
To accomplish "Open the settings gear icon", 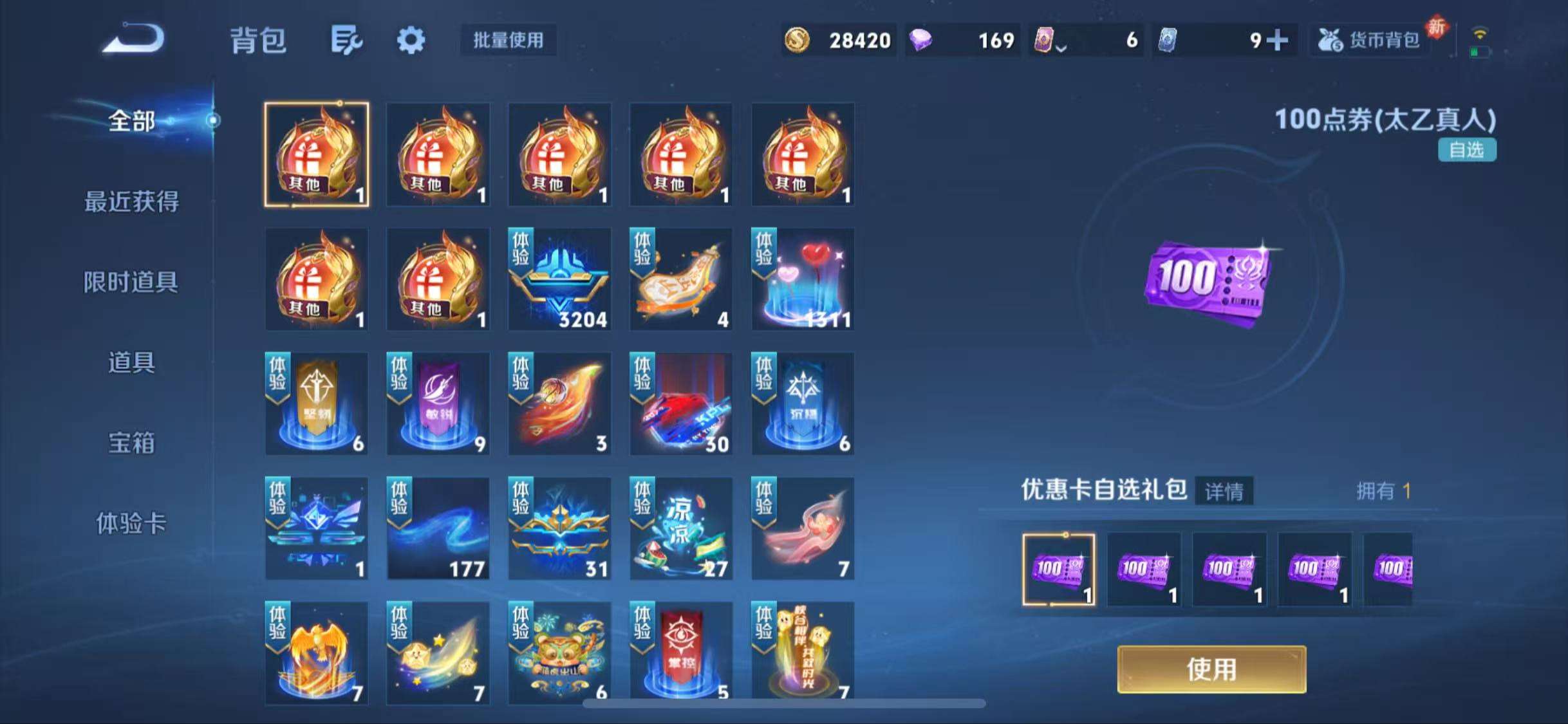I will pyautogui.click(x=411, y=40).
